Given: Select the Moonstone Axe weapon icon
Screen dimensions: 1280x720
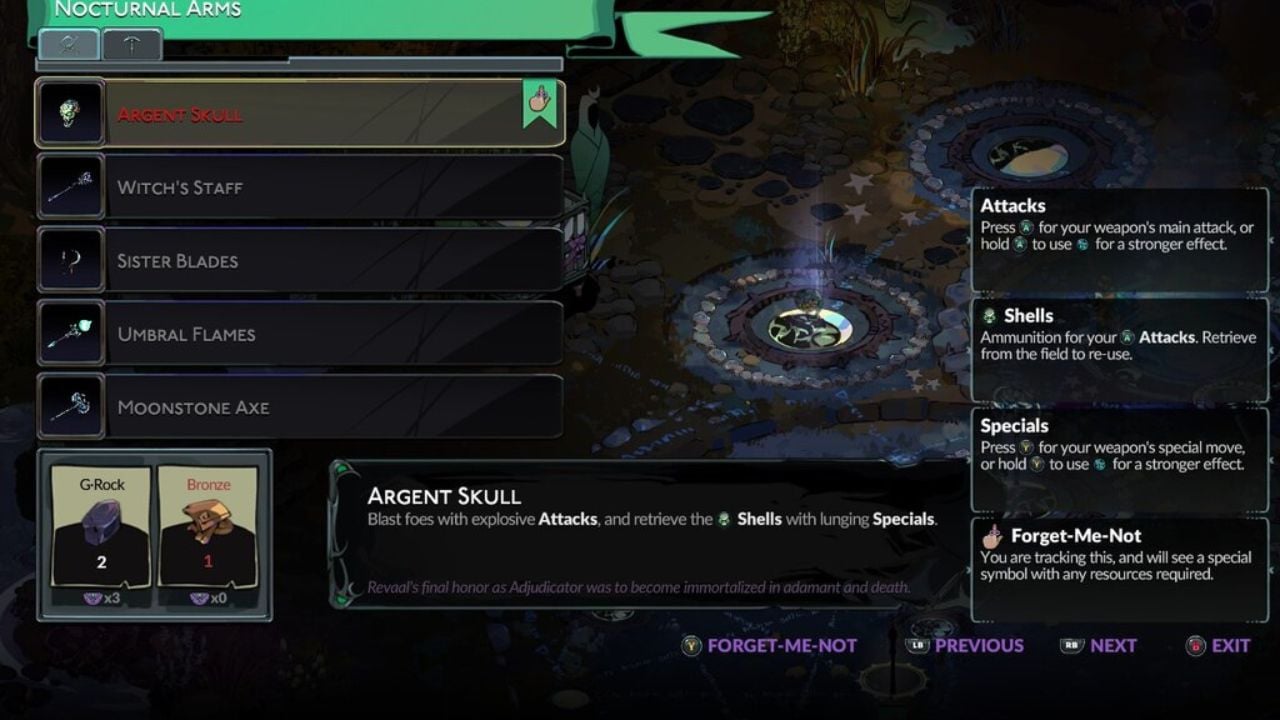Looking at the screenshot, I should pyautogui.click(x=70, y=407).
